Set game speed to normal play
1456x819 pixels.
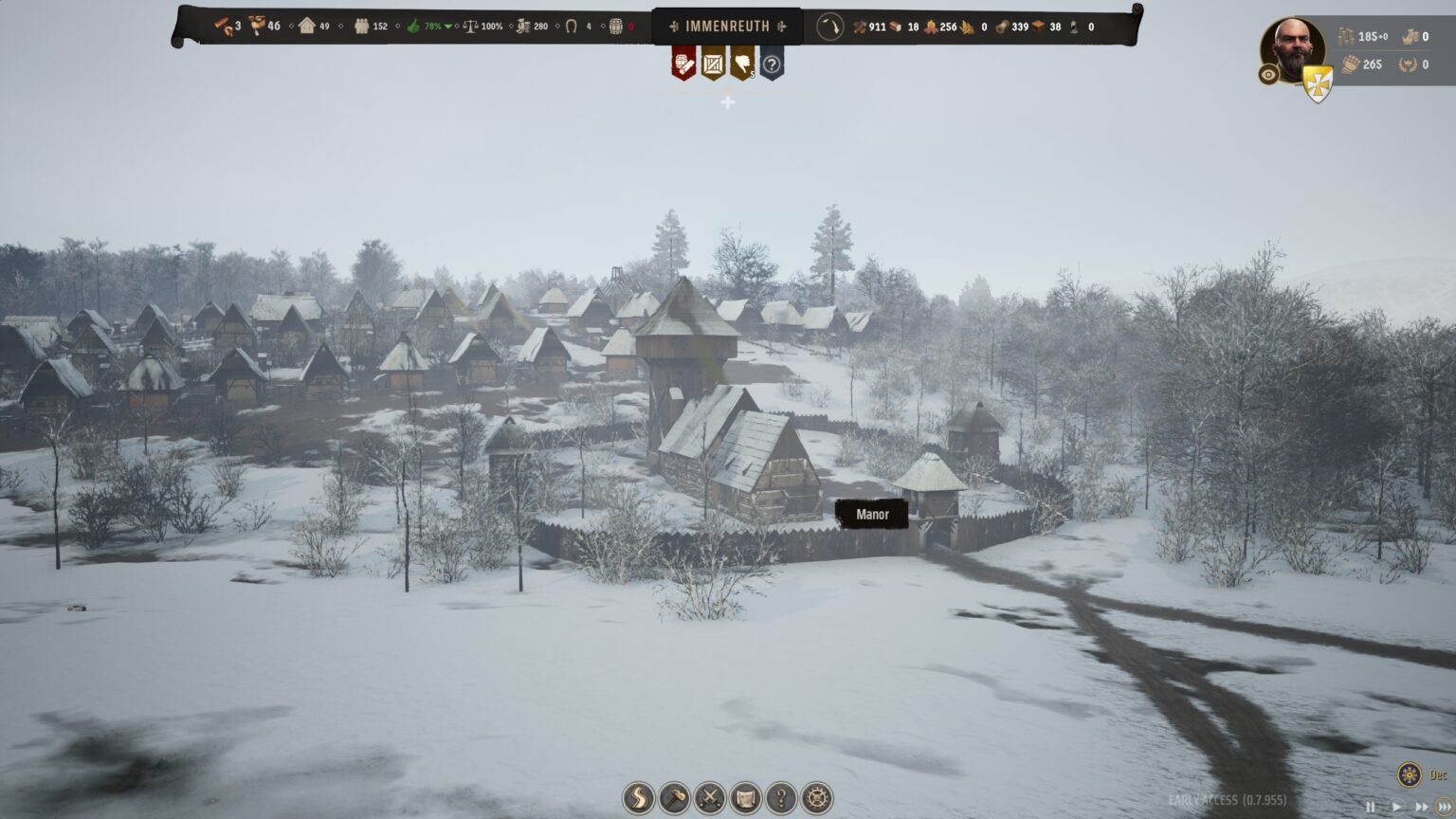1395,808
